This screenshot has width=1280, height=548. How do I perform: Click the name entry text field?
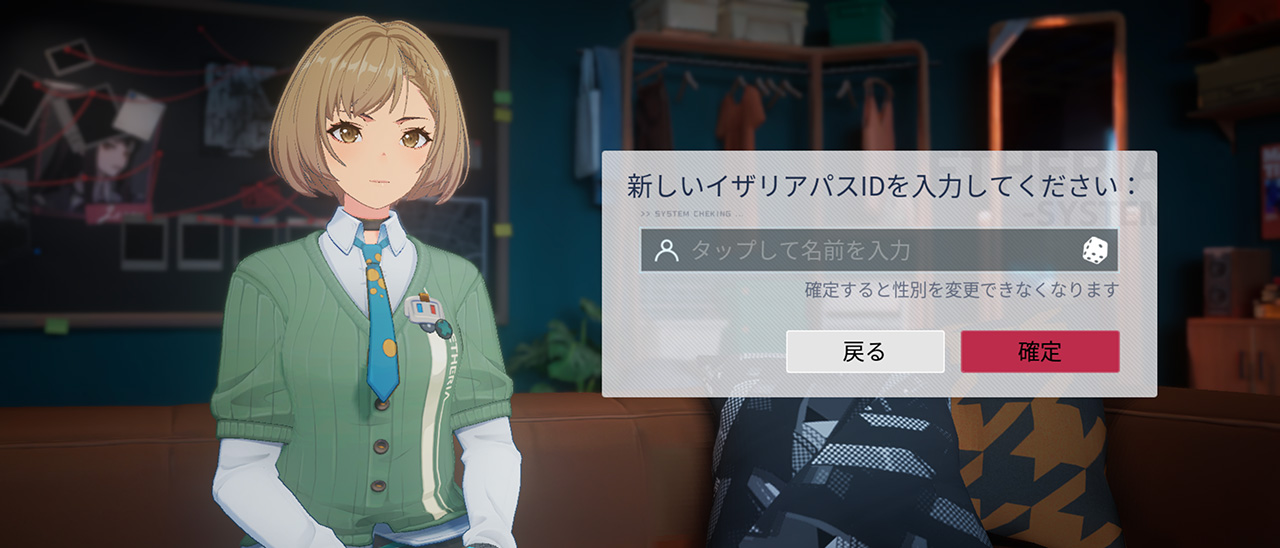(x=860, y=251)
